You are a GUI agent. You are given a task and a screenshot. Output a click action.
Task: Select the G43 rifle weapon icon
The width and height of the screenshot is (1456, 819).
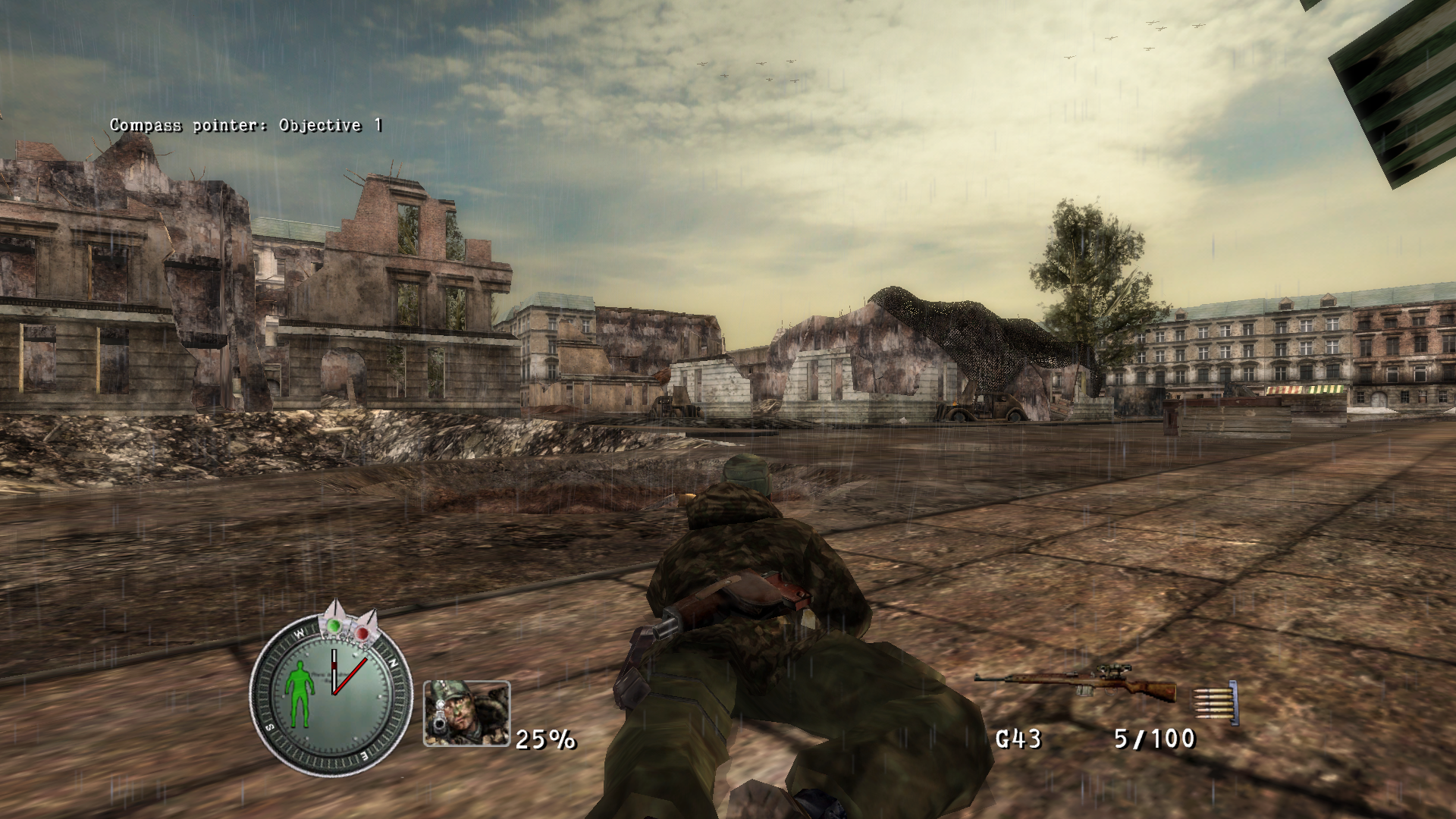tap(1075, 683)
